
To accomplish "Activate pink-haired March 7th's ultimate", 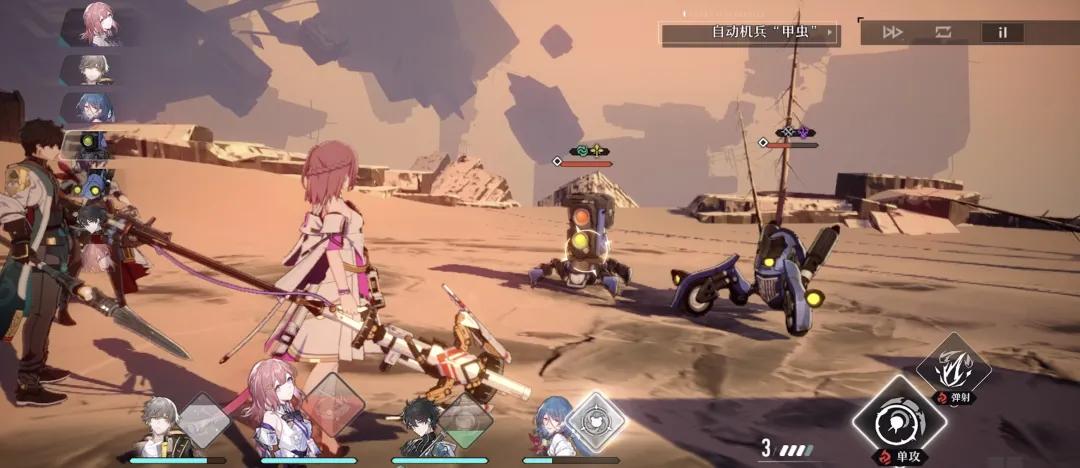I will [x=334, y=403].
